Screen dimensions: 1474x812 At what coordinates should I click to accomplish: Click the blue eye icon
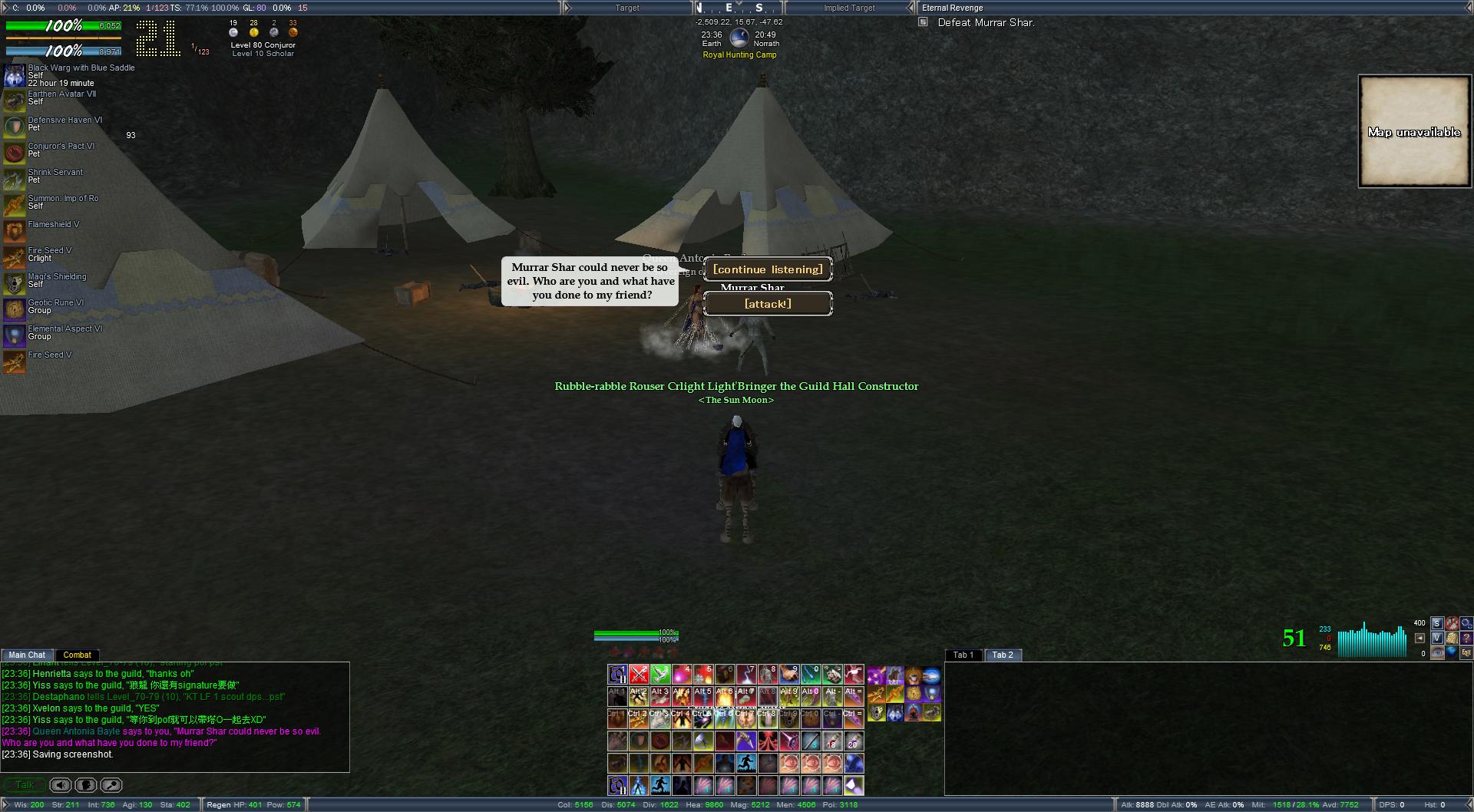click(x=1437, y=653)
